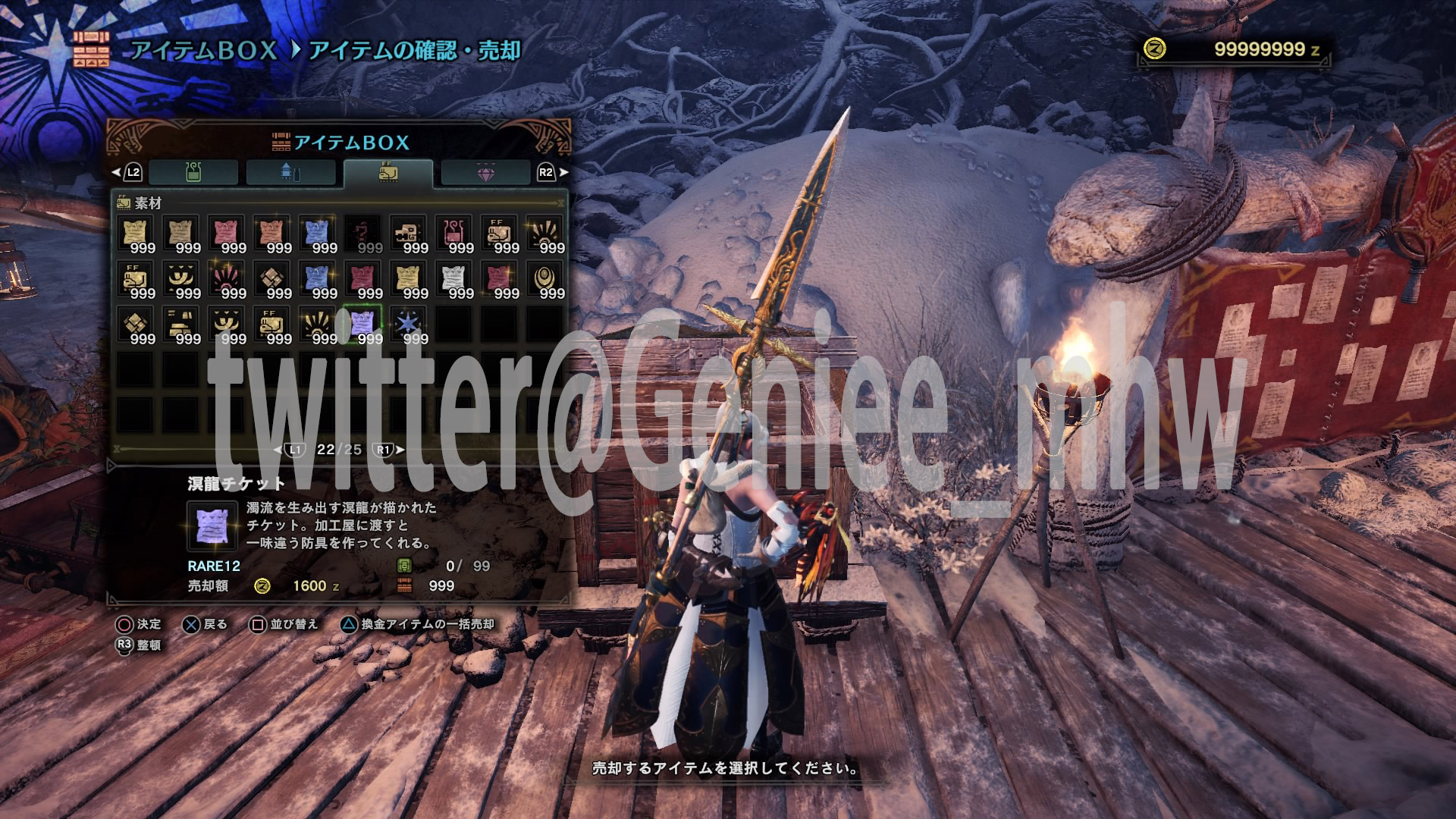
Task: Click the left arrow beside L2
Action: [x=115, y=171]
